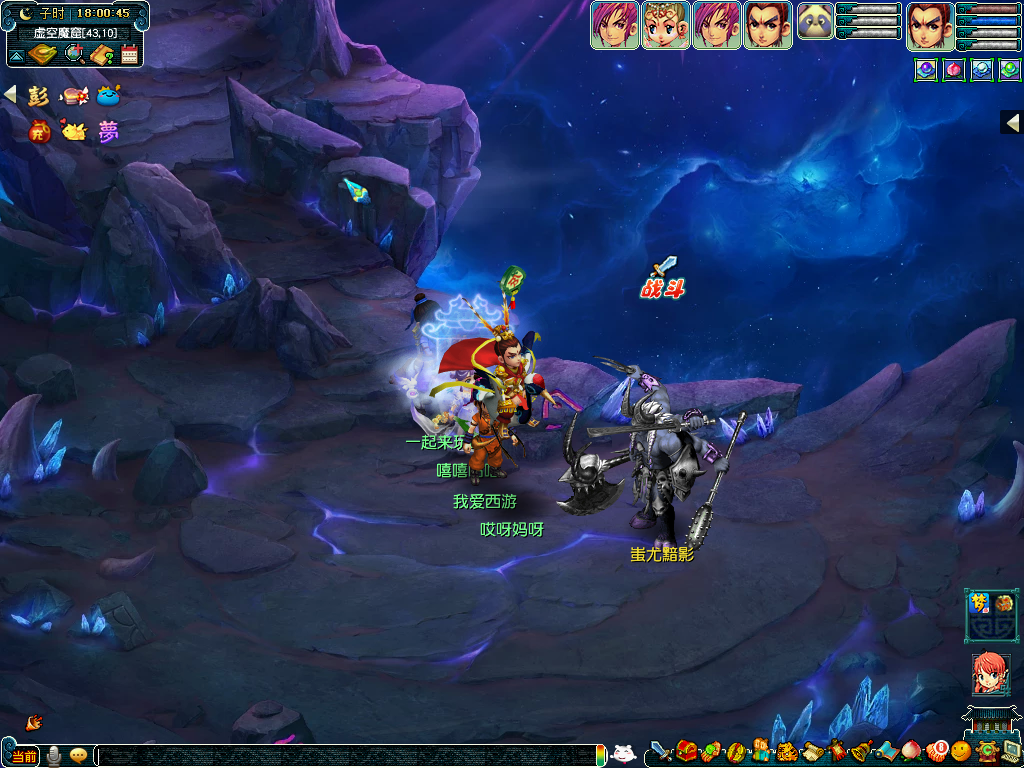Collapse the time and location panel
The image size is (1024, 768).
tap(17, 54)
